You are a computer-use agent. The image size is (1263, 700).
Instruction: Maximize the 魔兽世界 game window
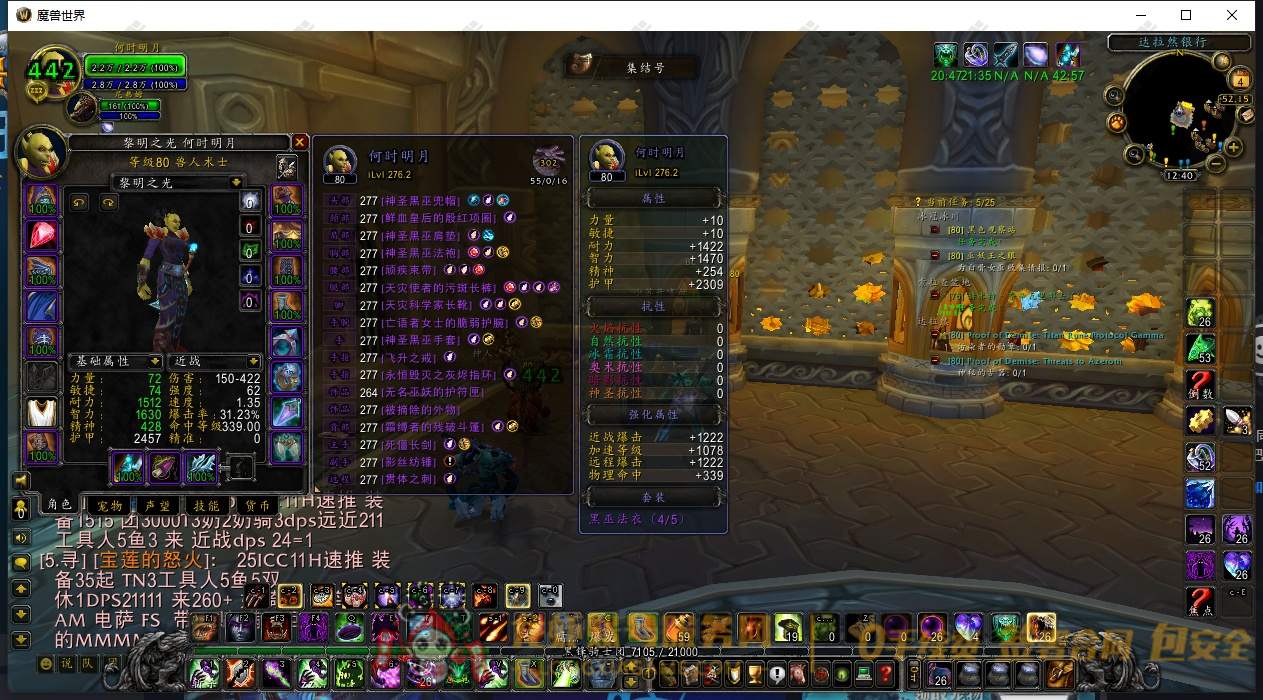point(1186,15)
